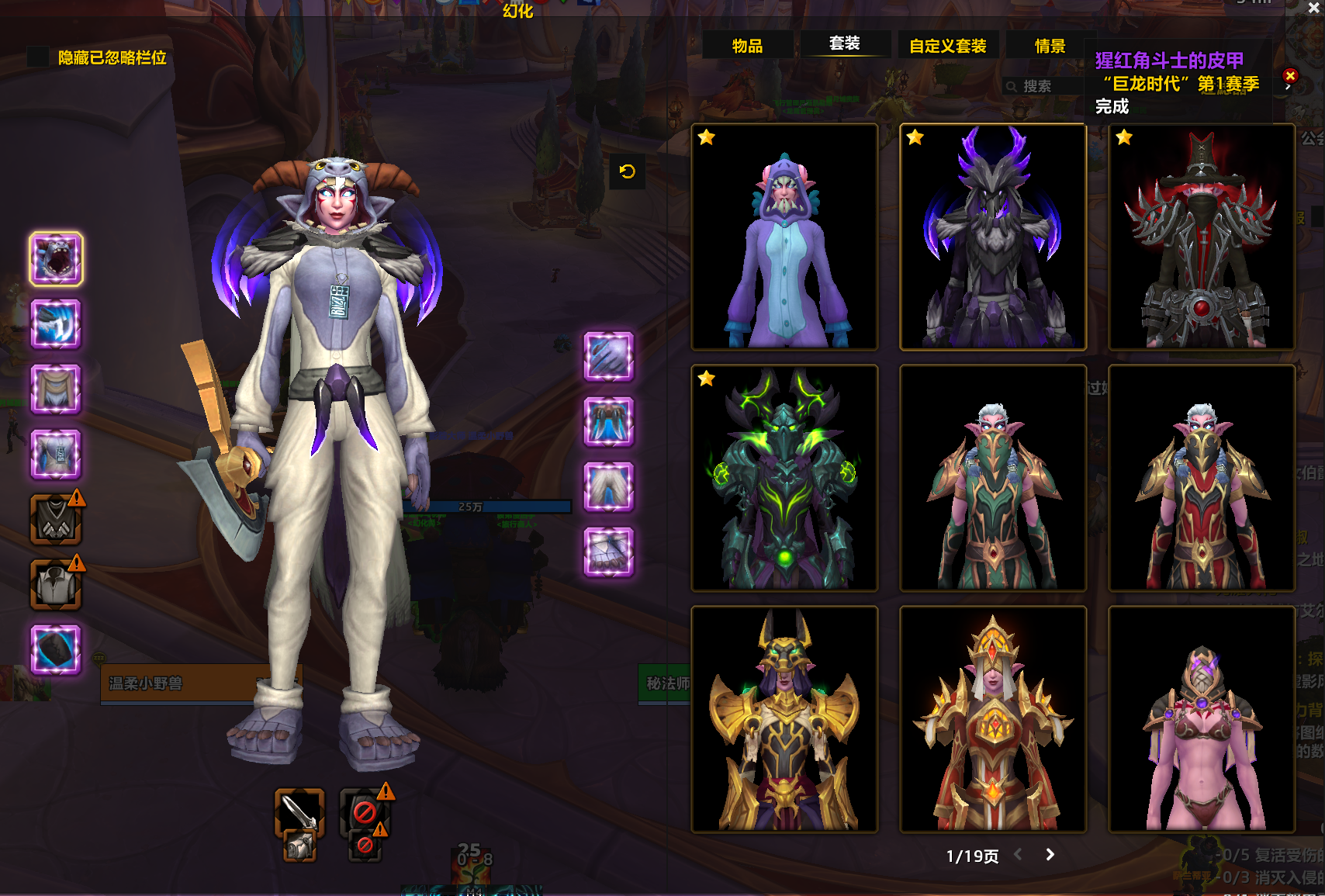The image size is (1325, 896).
Task: Select the golden jackal-helmet armor set
Action: point(784,719)
